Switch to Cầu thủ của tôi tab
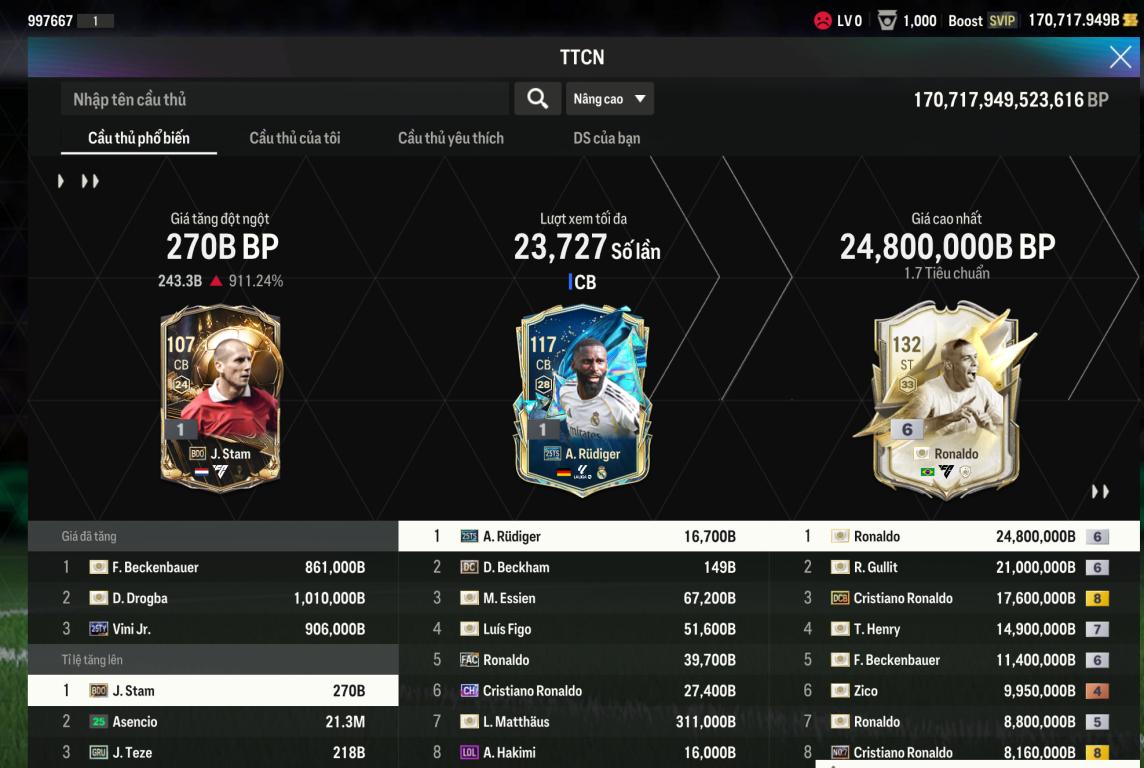1144x768 pixels. coord(294,138)
